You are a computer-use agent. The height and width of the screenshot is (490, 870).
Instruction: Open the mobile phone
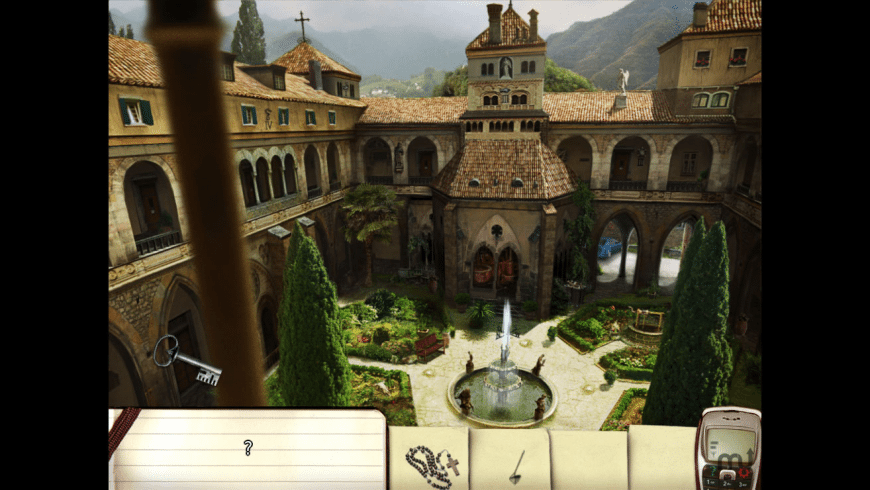click(727, 449)
